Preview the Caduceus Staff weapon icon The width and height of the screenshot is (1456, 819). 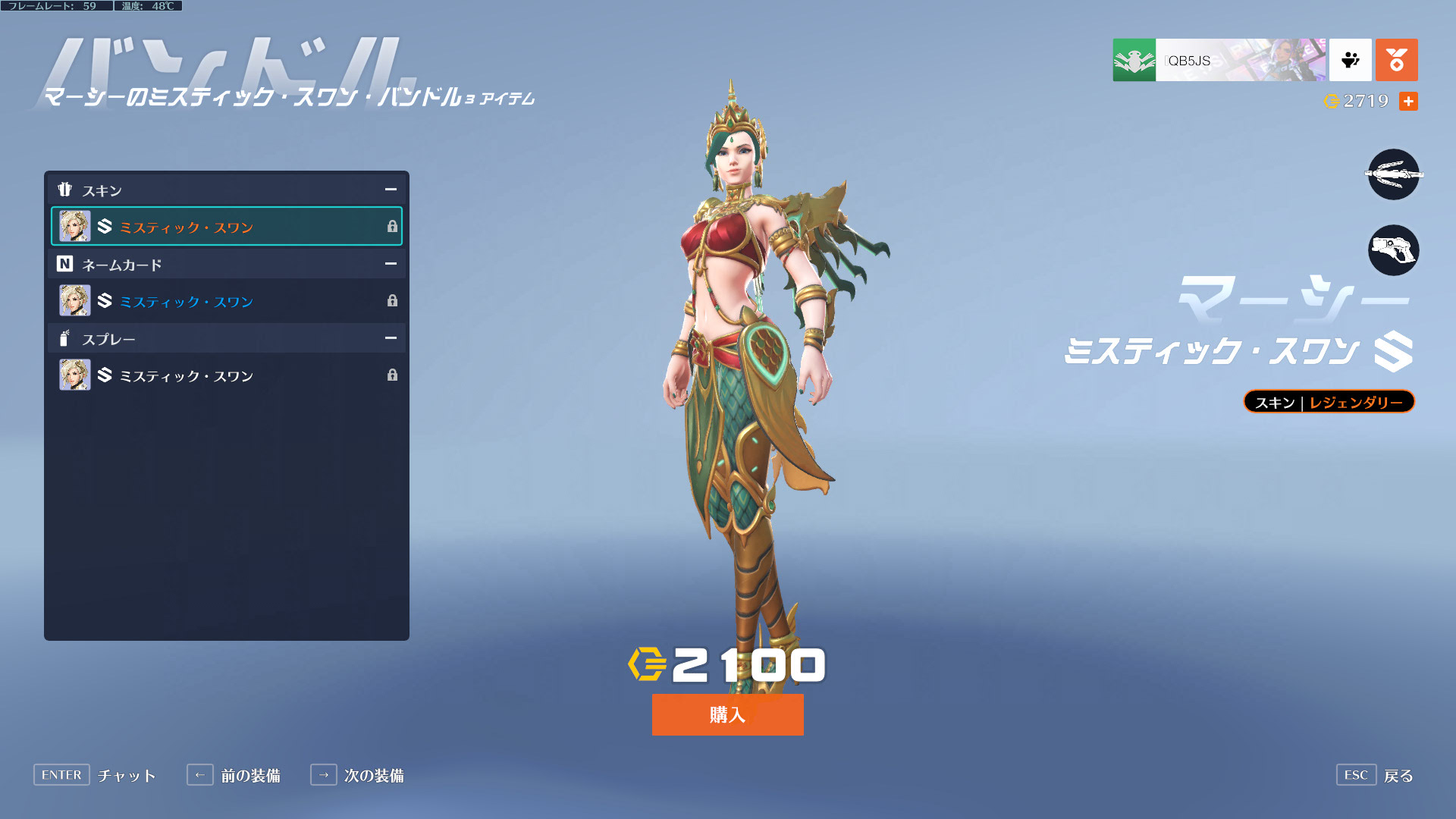1393,174
